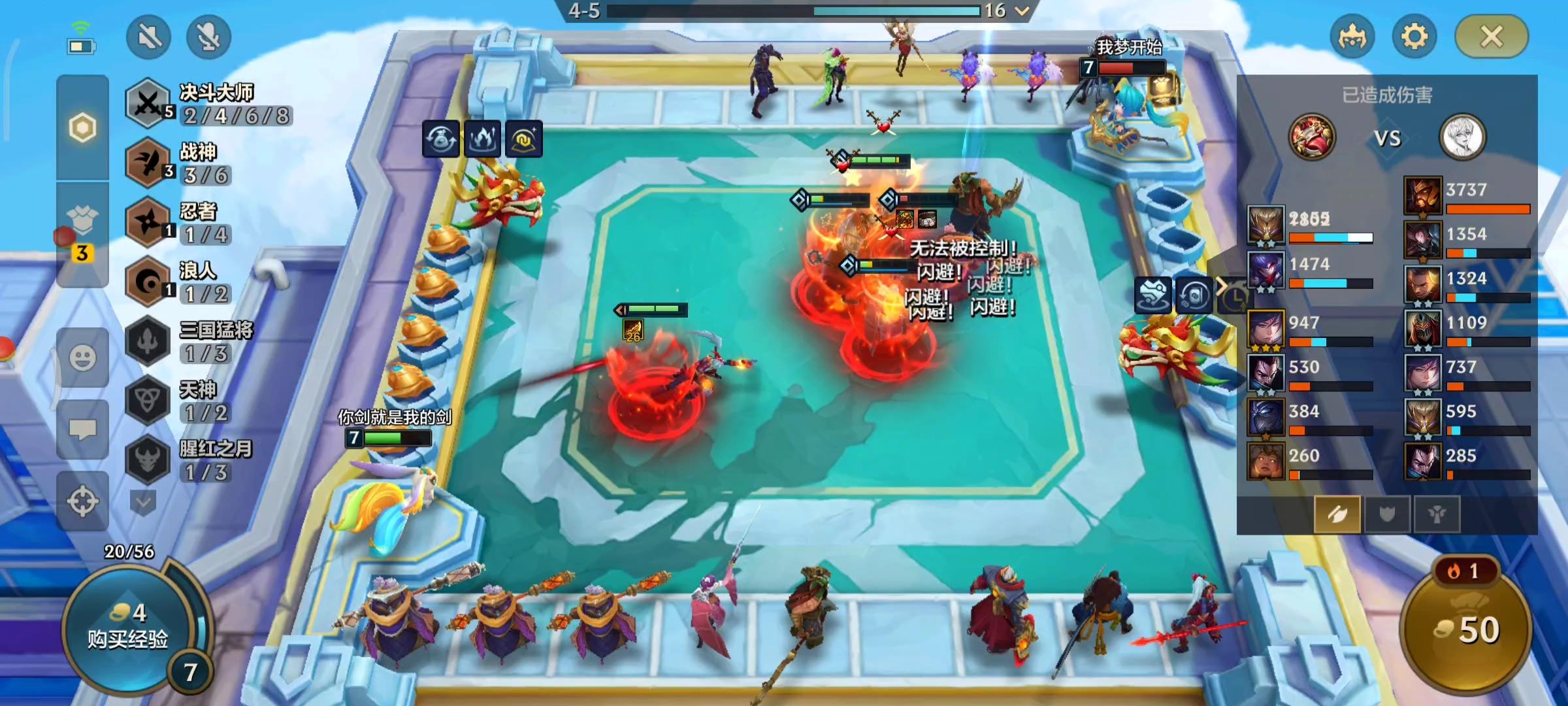This screenshot has height=706, width=1568.
Task: Open the crown icon button beside settings
Action: click(x=1352, y=37)
